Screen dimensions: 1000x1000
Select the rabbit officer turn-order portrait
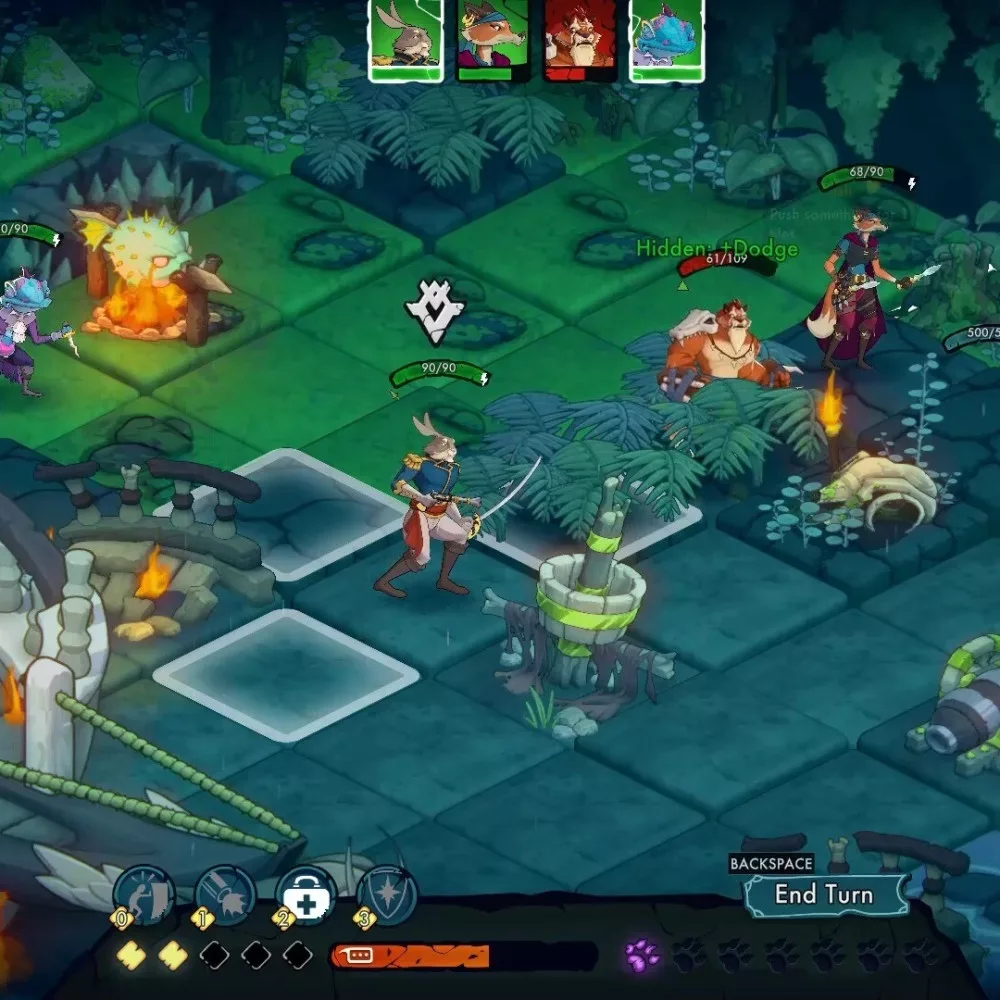tap(407, 38)
